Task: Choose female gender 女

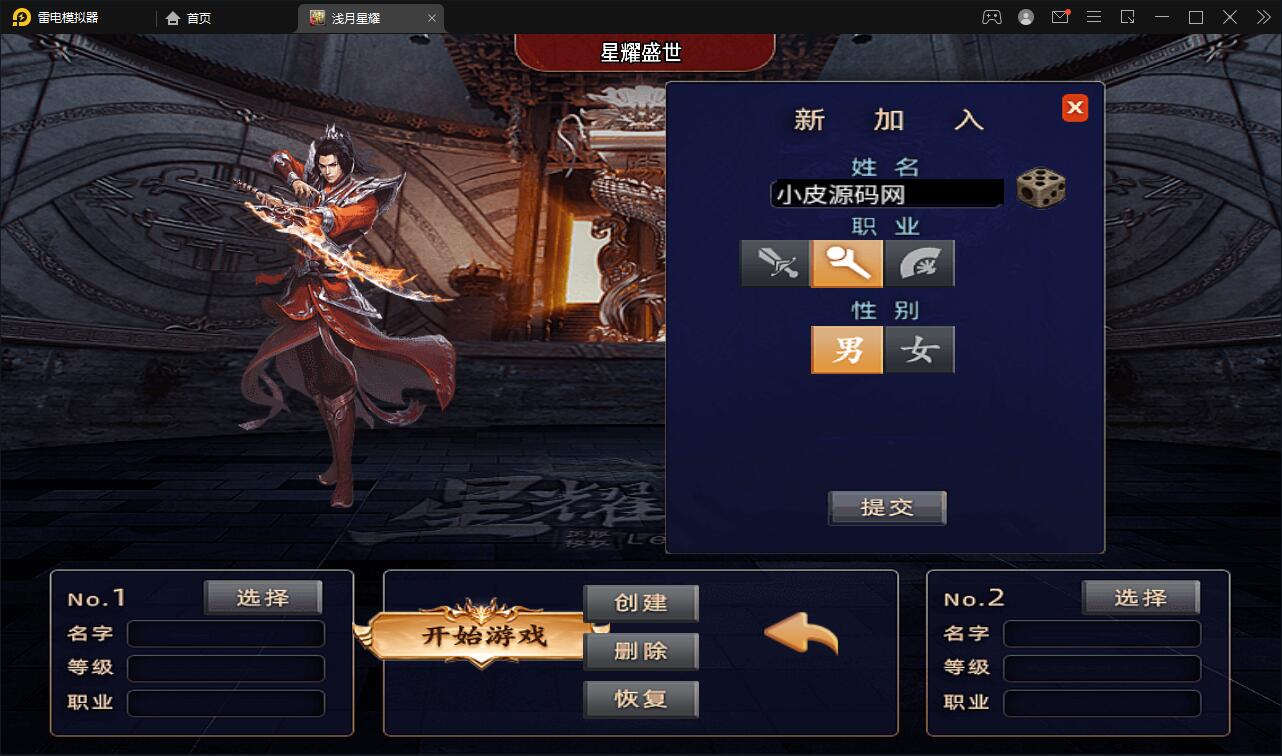Action: [919, 350]
